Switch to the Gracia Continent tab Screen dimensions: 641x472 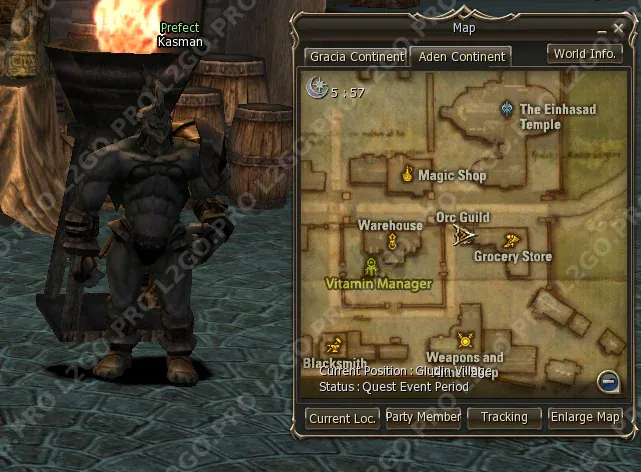tap(355, 56)
